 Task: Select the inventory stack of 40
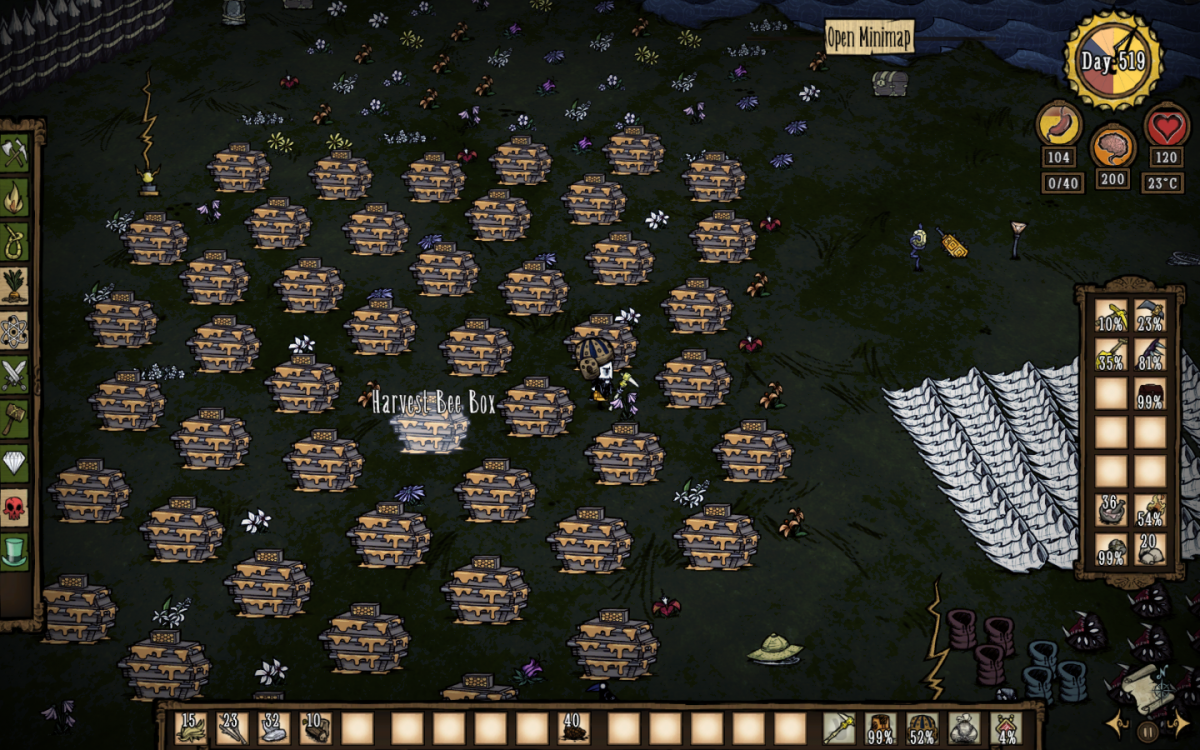(x=574, y=727)
